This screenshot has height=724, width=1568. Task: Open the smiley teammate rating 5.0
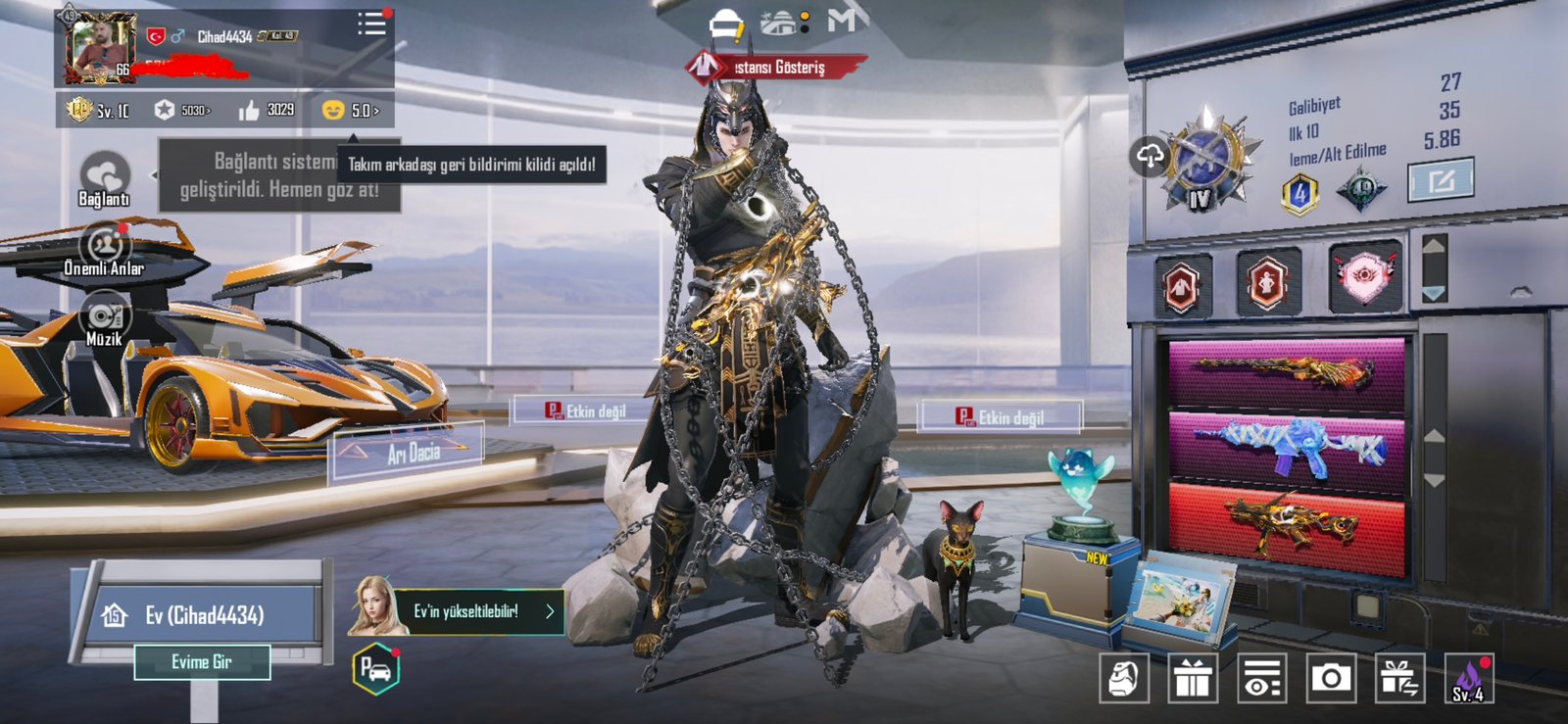[x=350, y=110]
